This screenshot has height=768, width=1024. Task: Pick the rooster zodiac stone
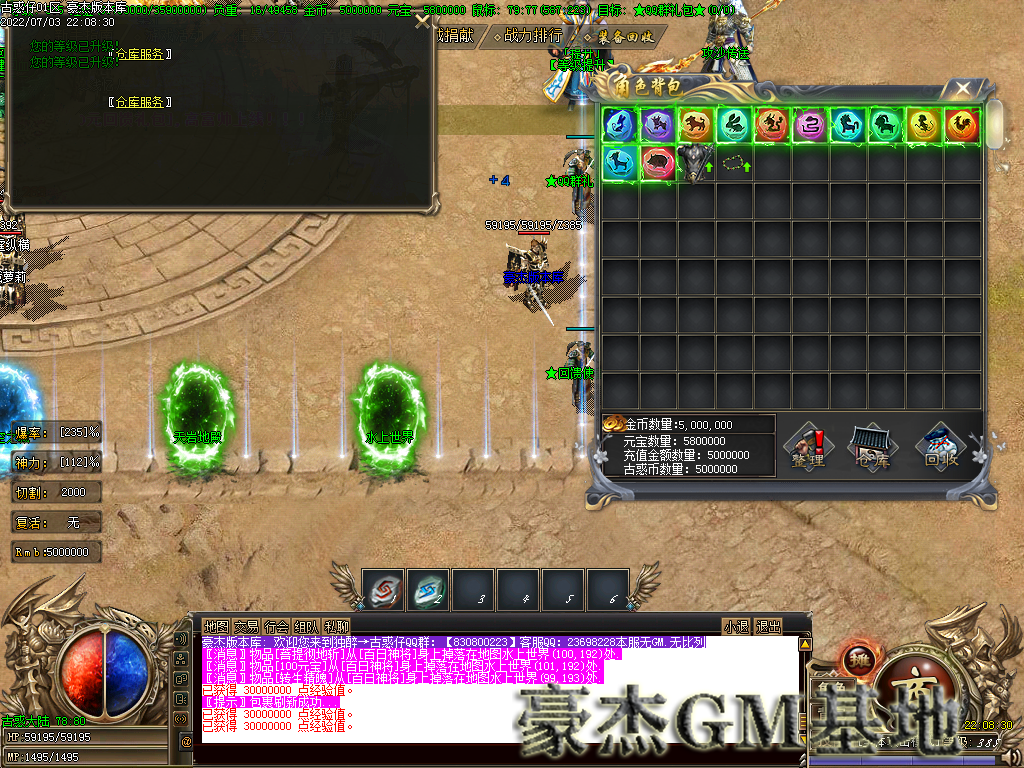point(961,125)
